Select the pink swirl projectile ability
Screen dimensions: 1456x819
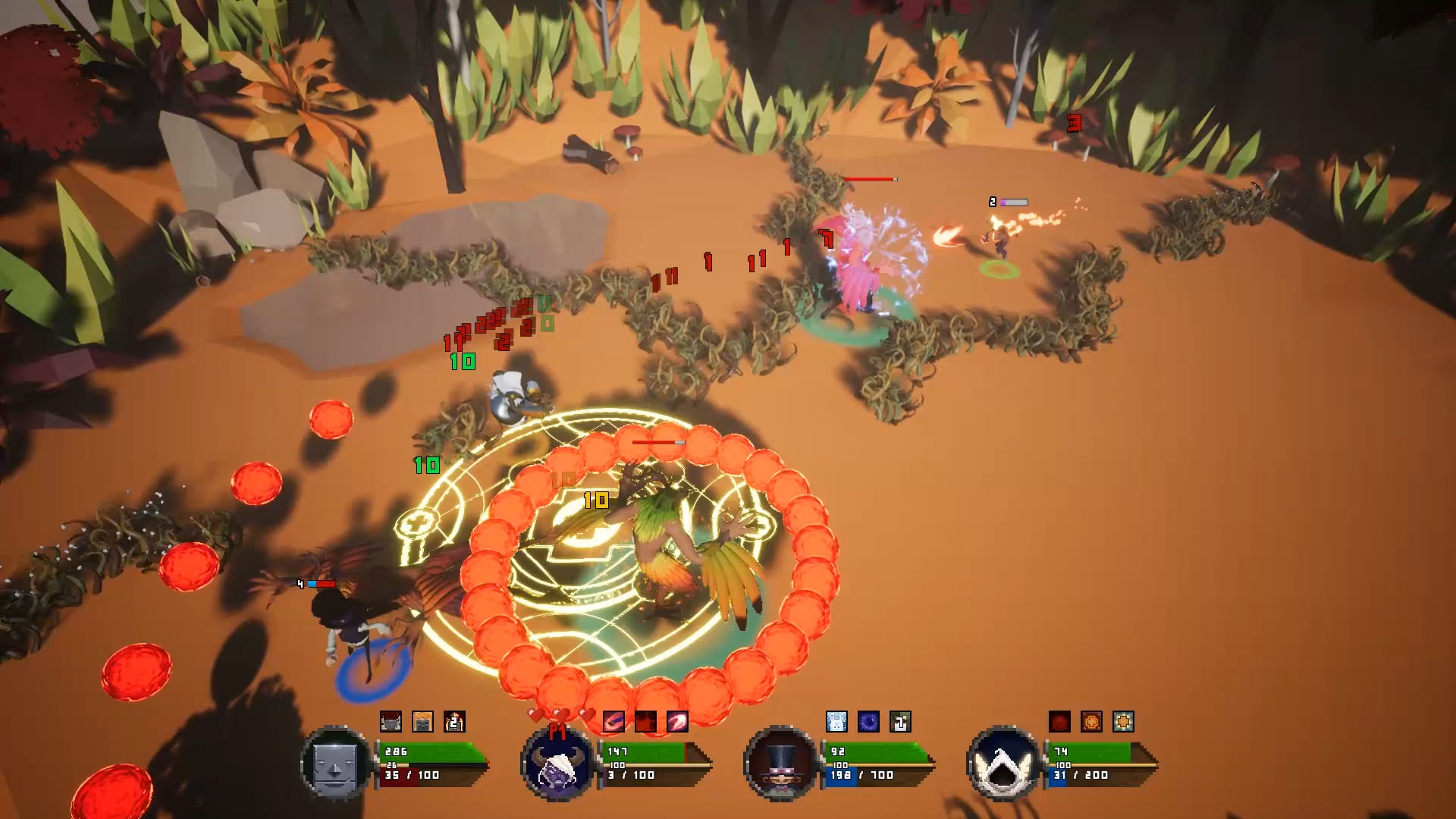[677, 722]
